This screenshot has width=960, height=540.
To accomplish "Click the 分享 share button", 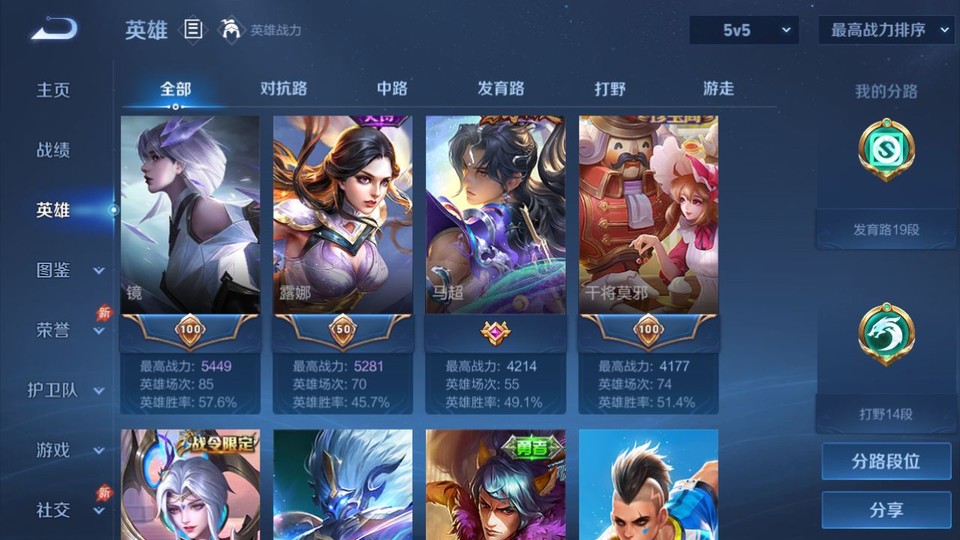I will [886, 510].
